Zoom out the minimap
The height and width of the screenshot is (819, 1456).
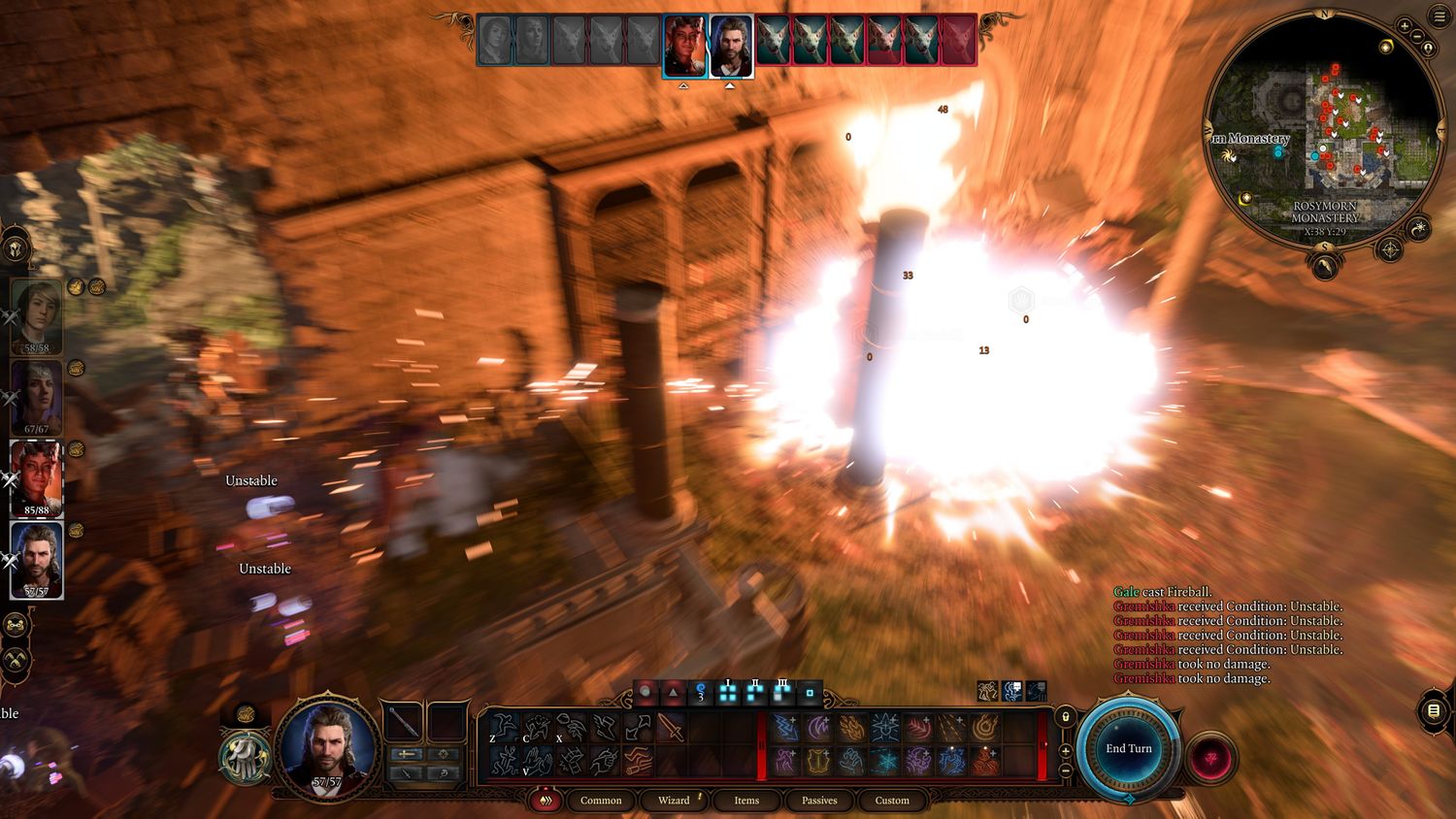point(1417,37)
